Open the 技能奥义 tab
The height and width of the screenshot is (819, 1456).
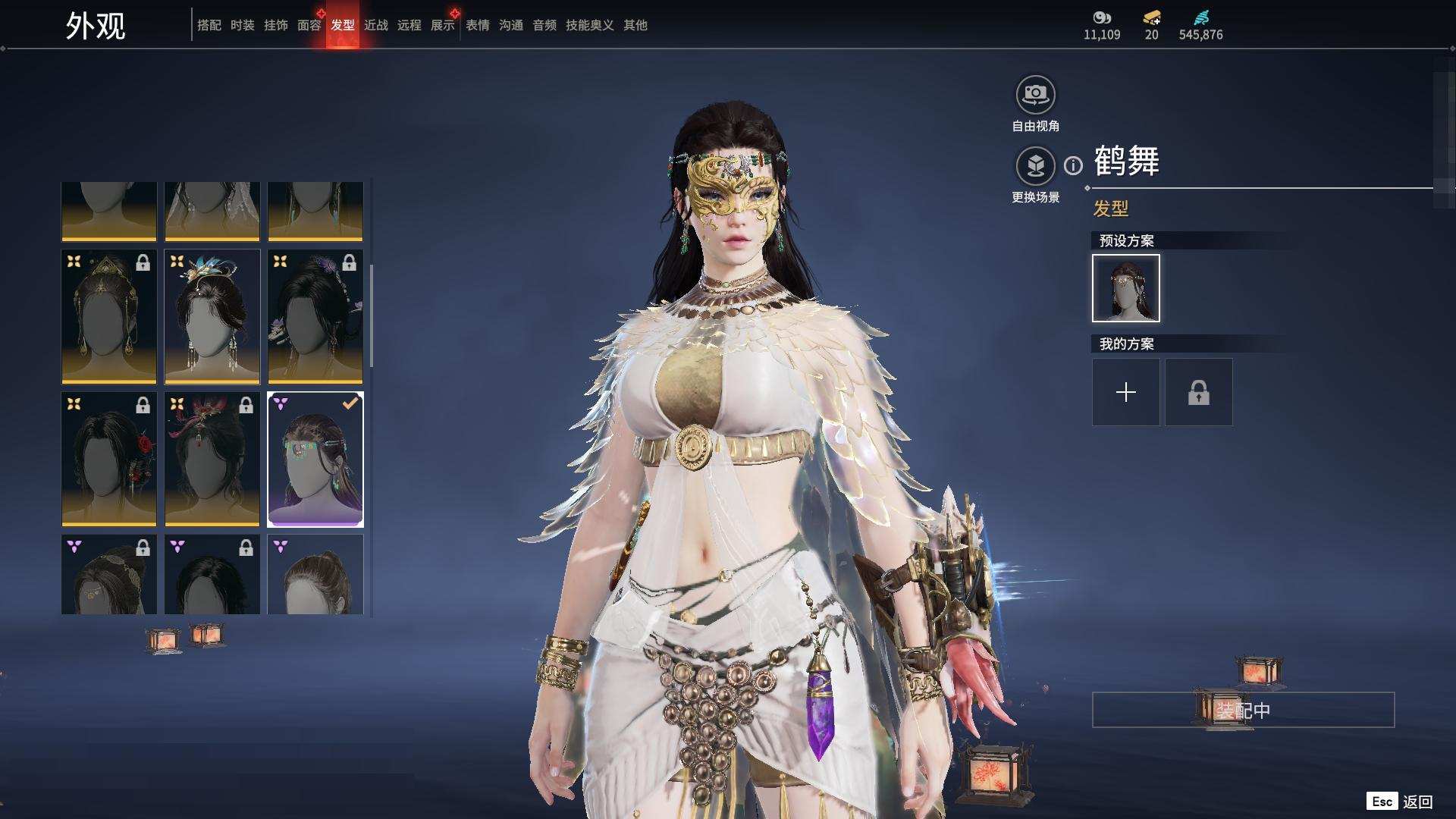coord(589,25)
